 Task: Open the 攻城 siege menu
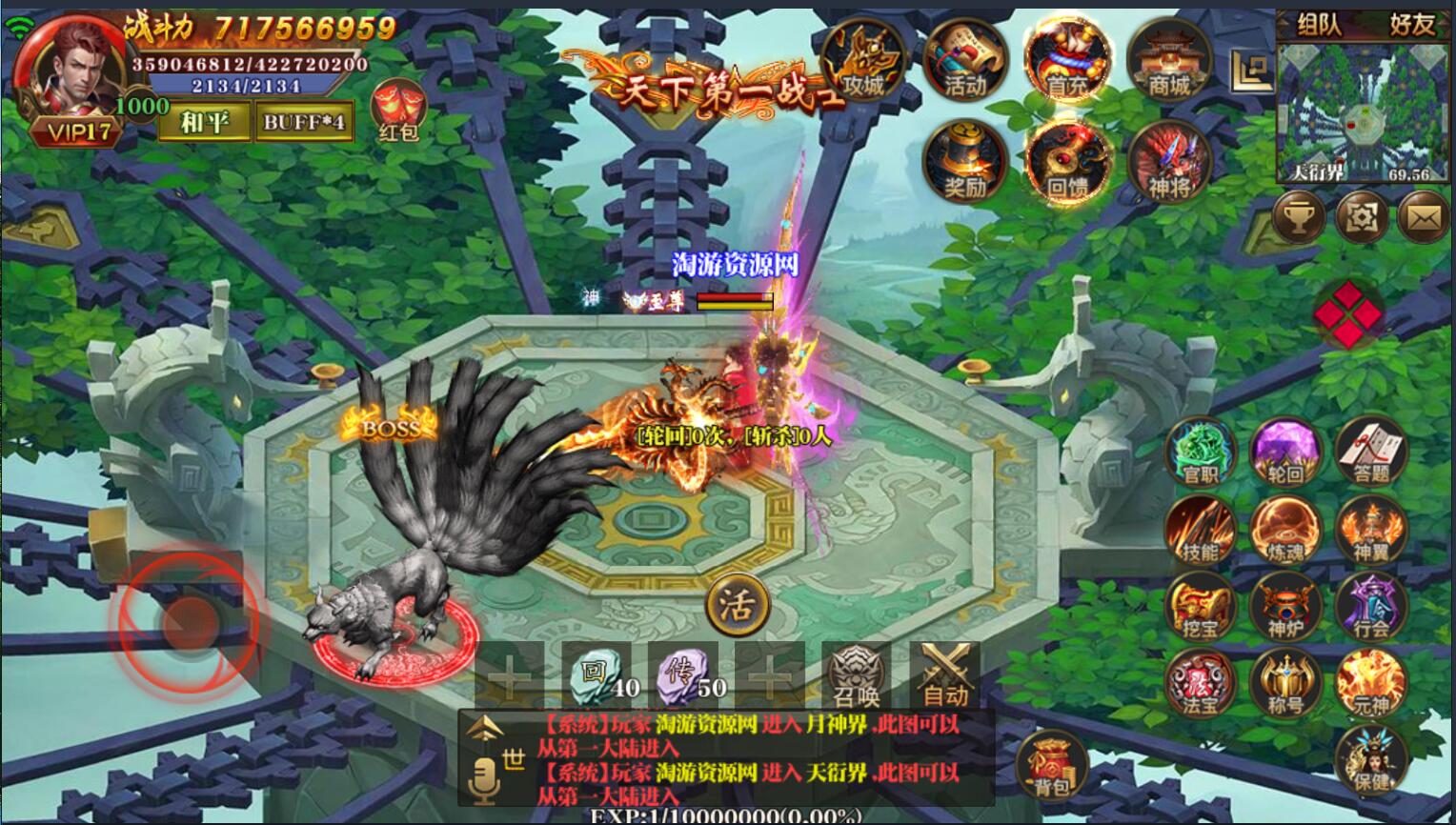(862, 62)
